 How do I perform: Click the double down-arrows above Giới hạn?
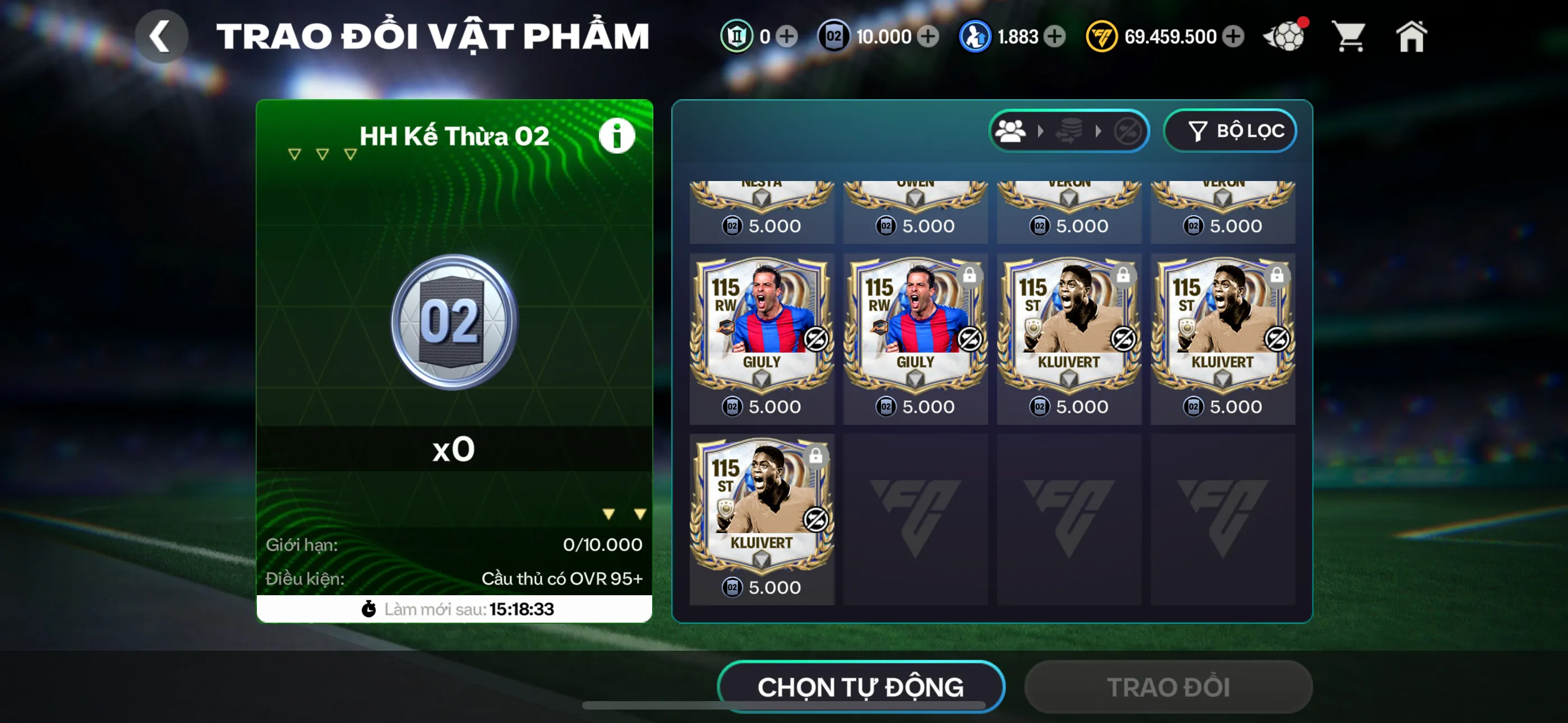[x=622, y=512]
